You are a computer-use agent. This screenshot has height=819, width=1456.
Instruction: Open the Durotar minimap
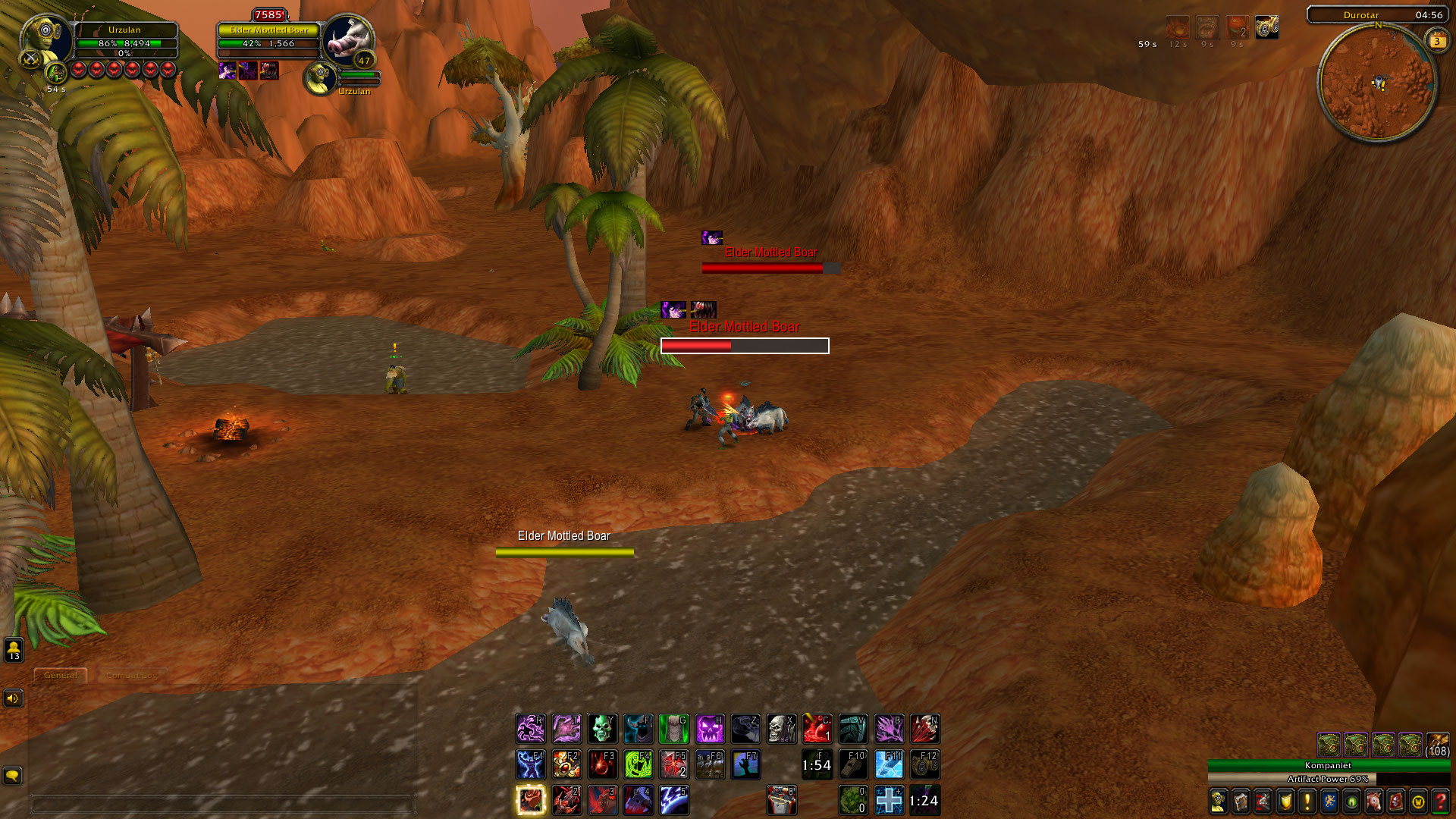click(x=1378, y=83)
